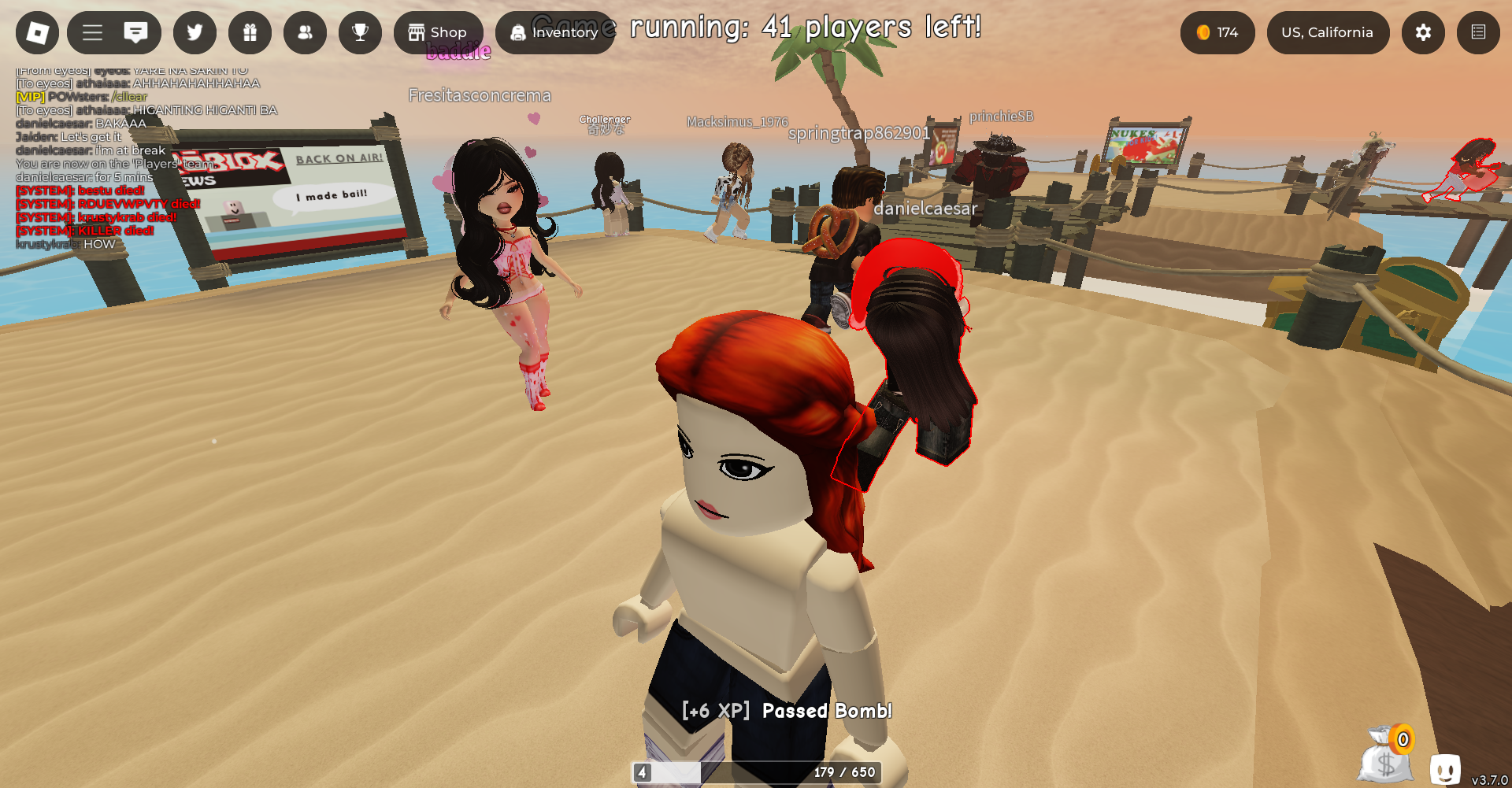Screen dimensions: 1512x788
Task: Open the Roblox logo menu
Action: 37,32
